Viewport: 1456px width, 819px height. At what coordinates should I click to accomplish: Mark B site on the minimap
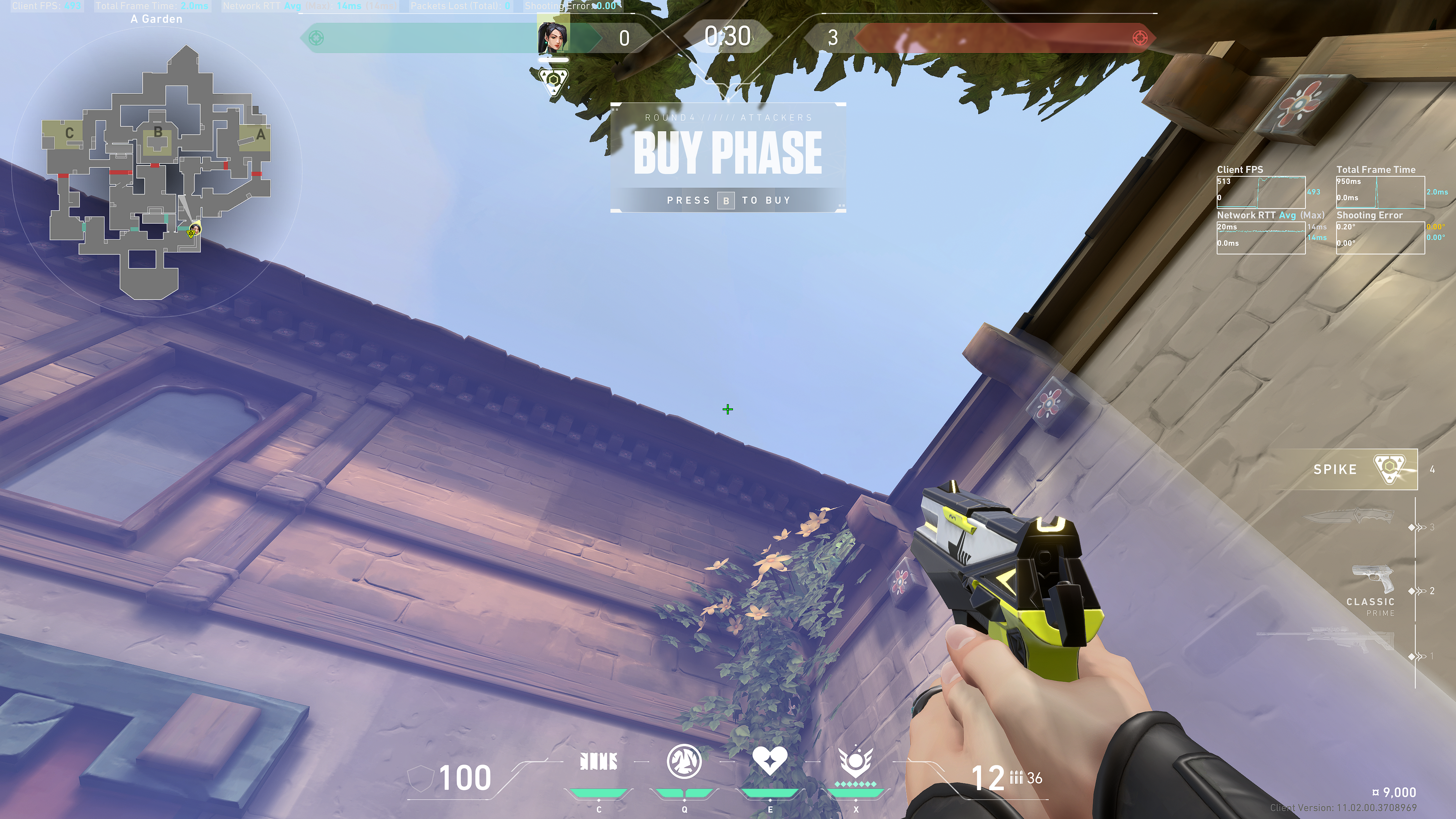pos(158,133)
